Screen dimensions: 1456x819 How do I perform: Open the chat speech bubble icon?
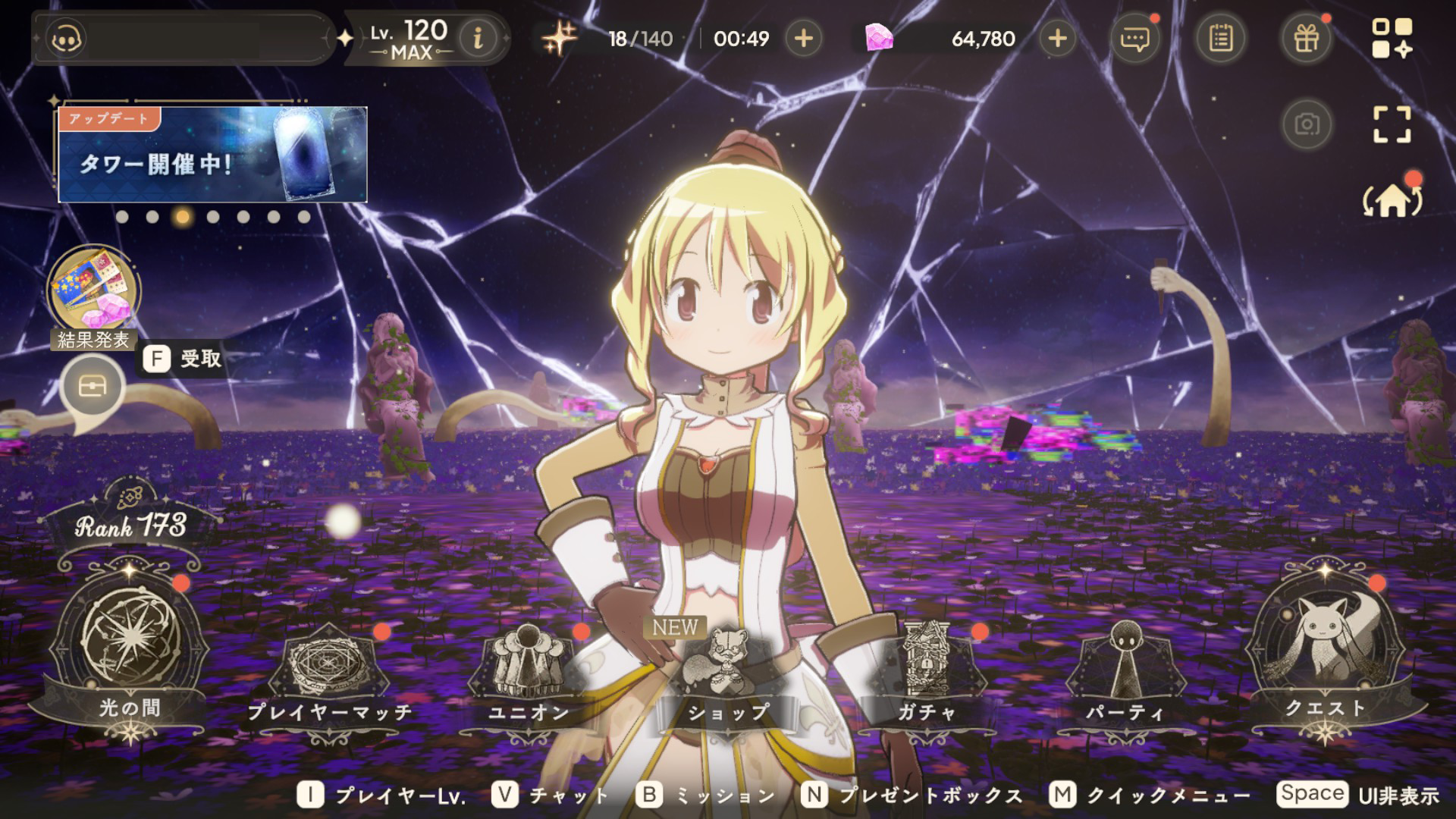1134,38
